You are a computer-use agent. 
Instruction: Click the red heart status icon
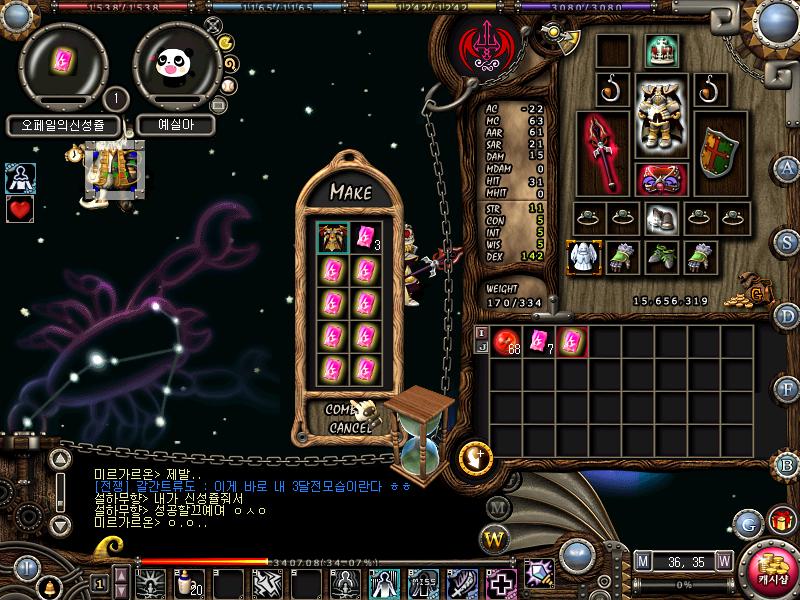pos(20,210)
